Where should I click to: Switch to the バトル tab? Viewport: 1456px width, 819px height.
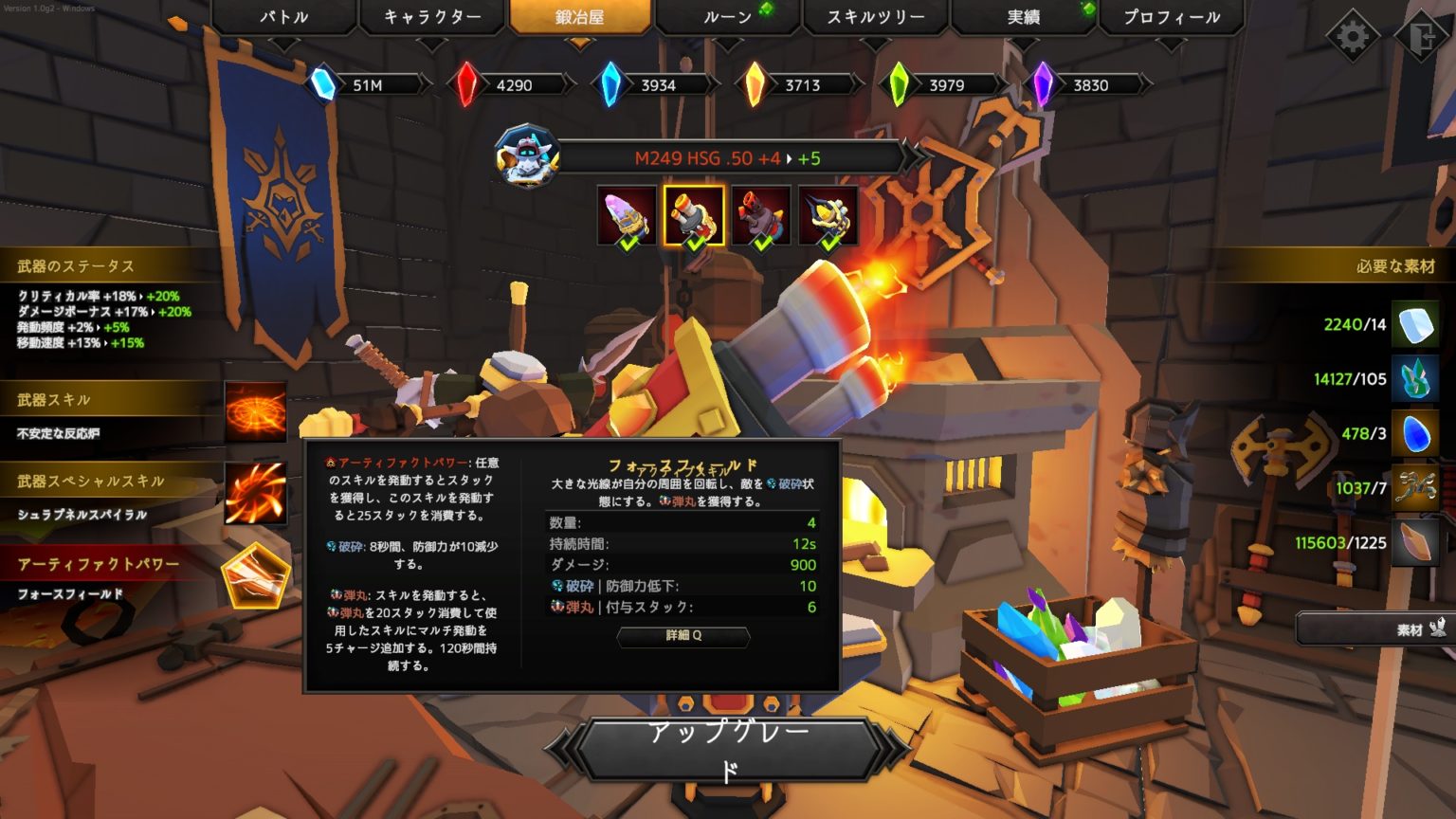[x=282, y=17]
